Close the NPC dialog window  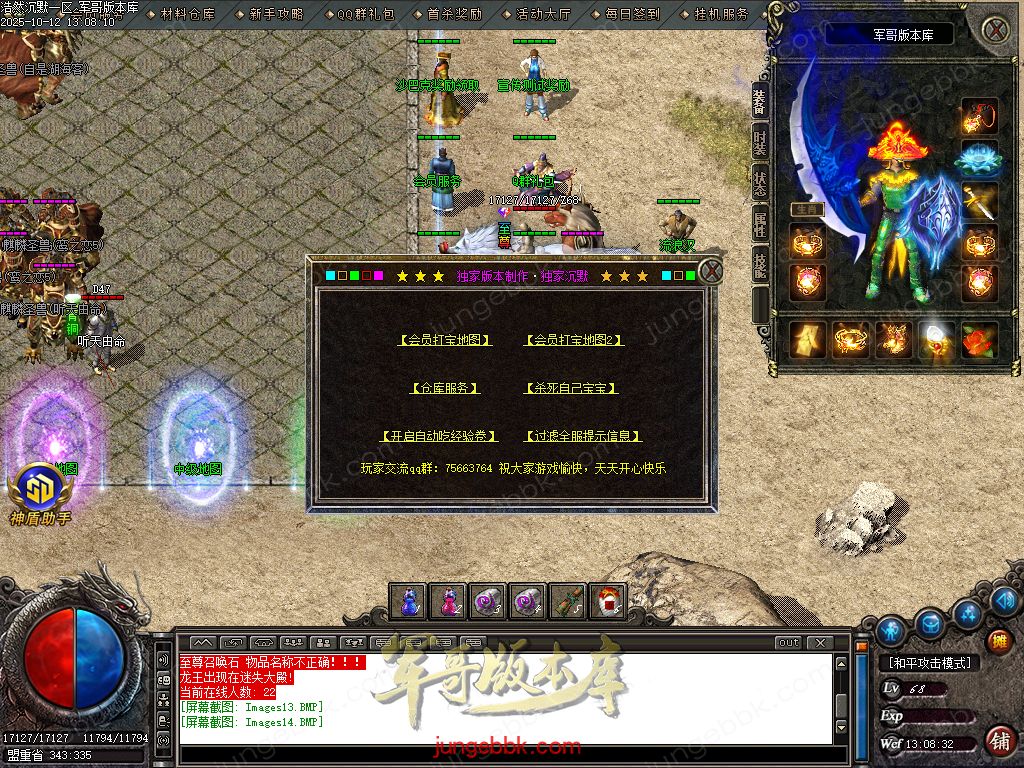[710, 271]
